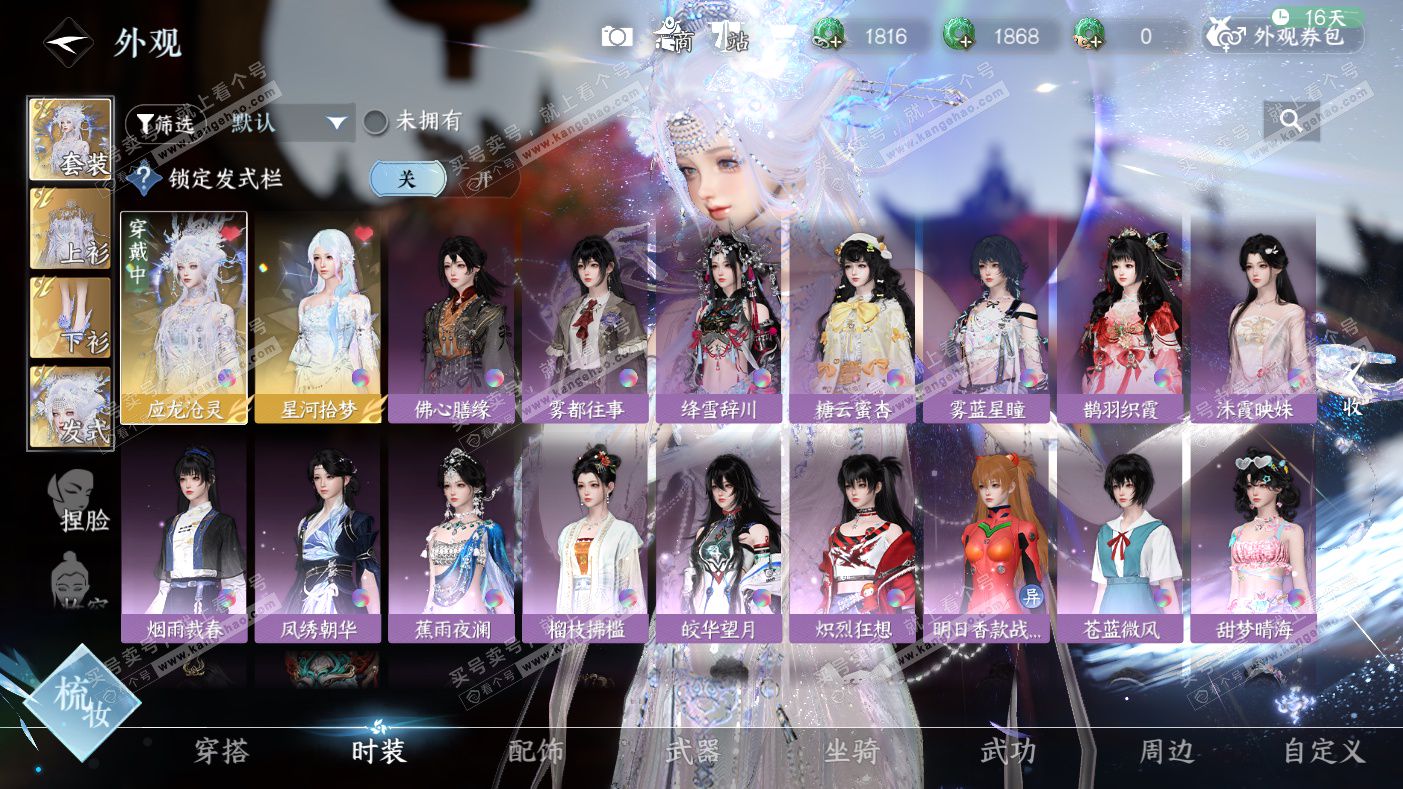Set the 锁定发式栏 toggle to 开

(484, 180)
